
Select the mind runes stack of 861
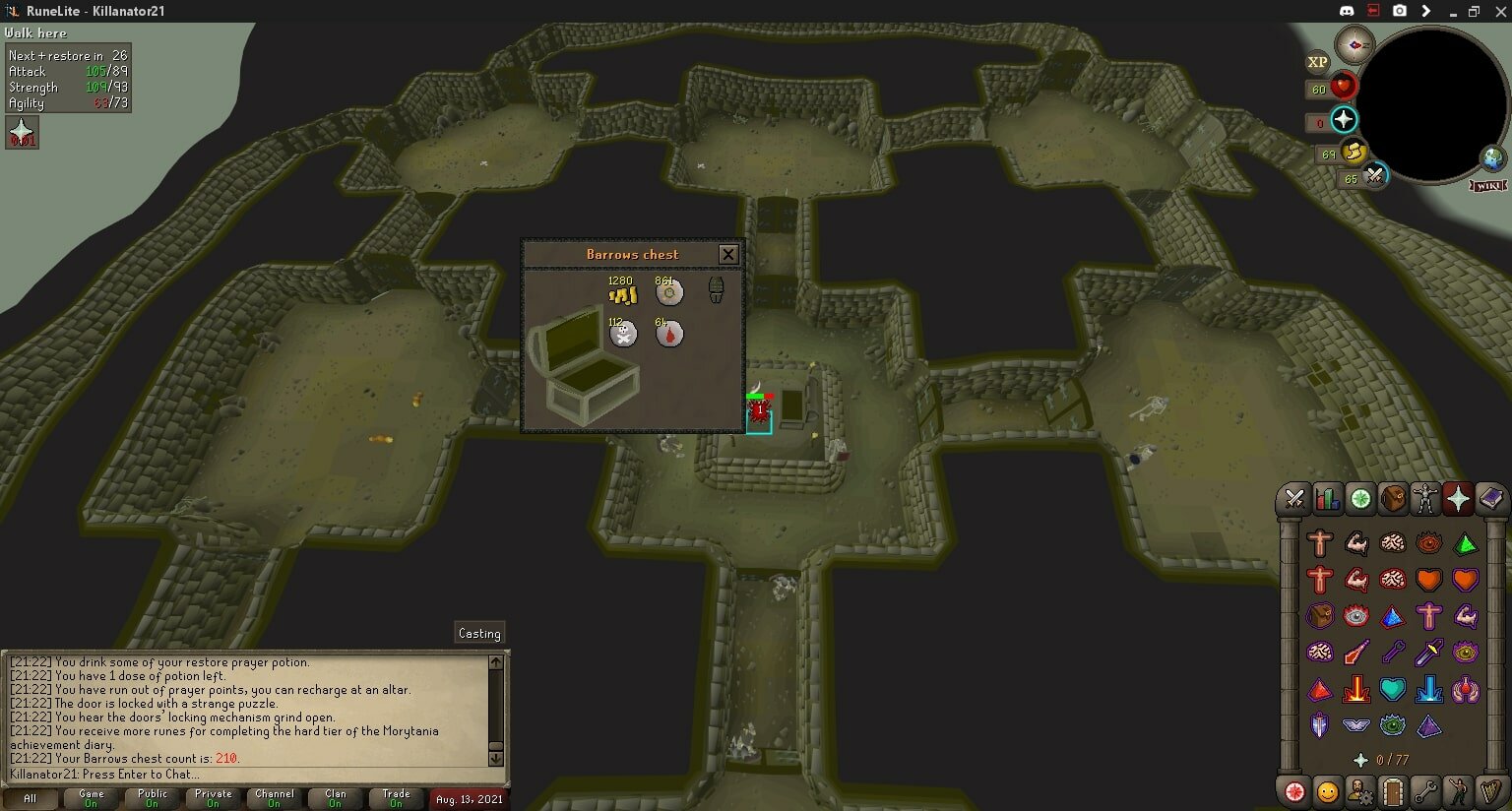tap(669, 292)
